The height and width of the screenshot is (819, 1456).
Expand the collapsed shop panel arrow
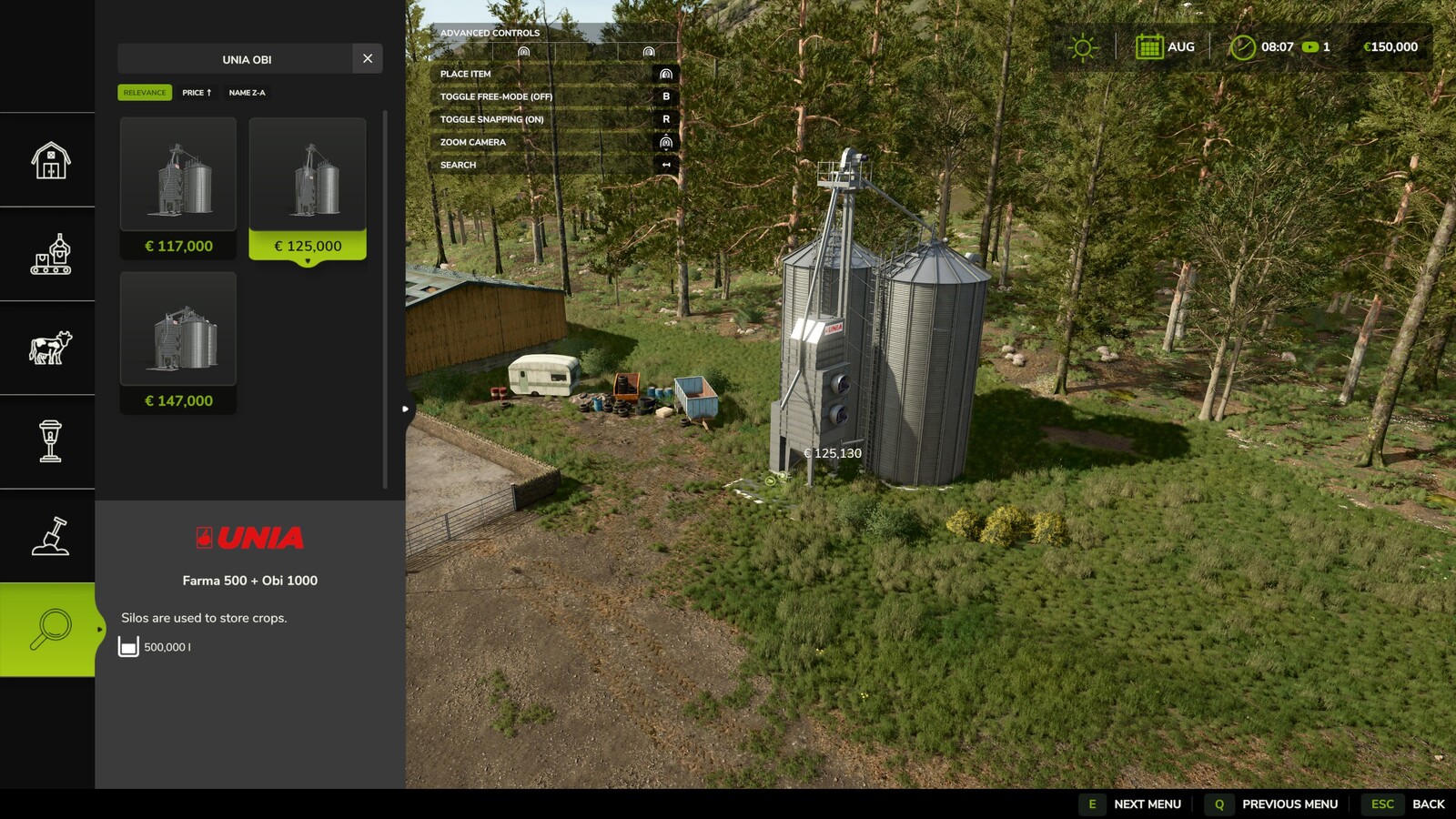[404, 409]
